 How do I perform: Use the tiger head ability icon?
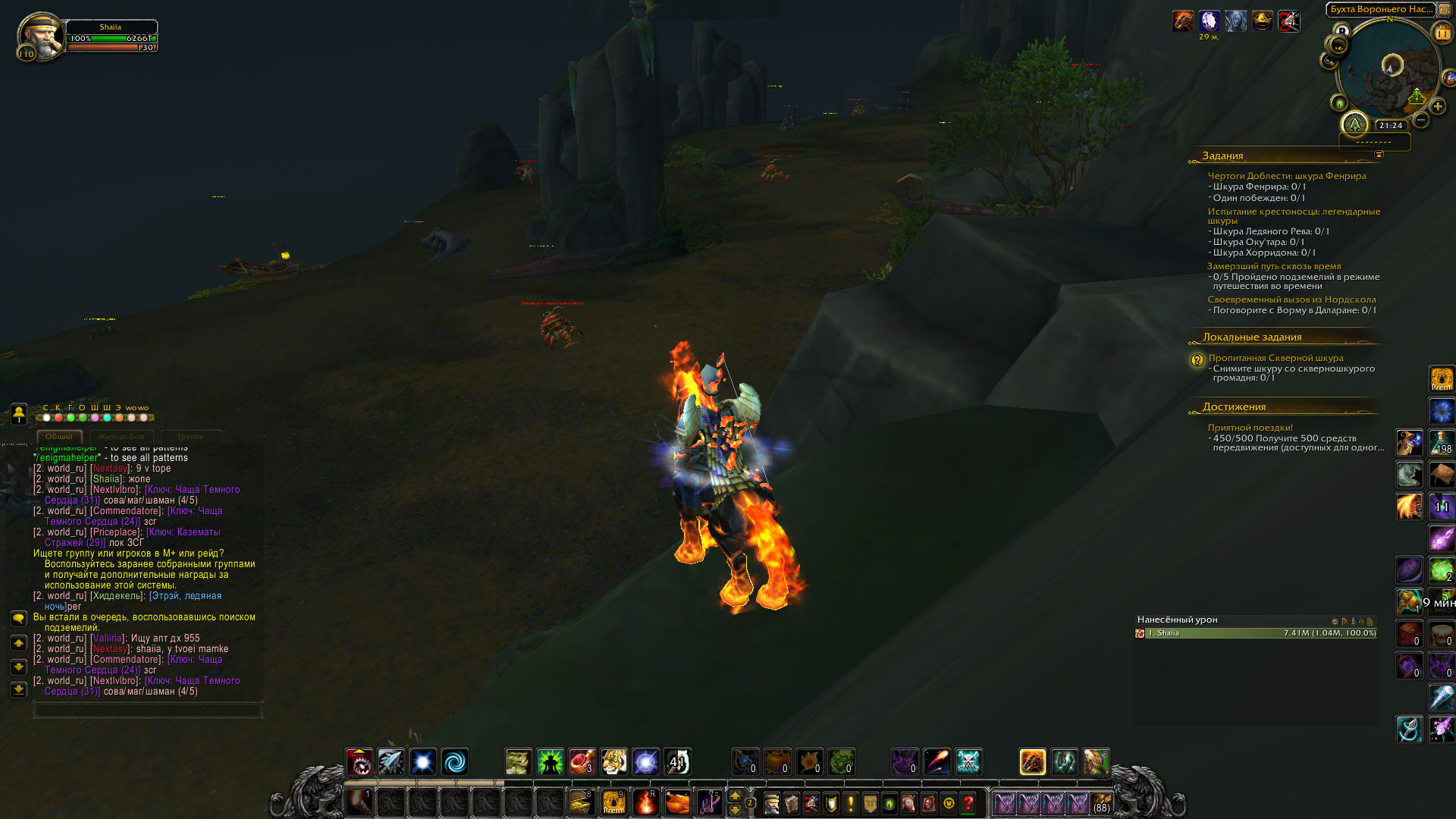point(614,761)
